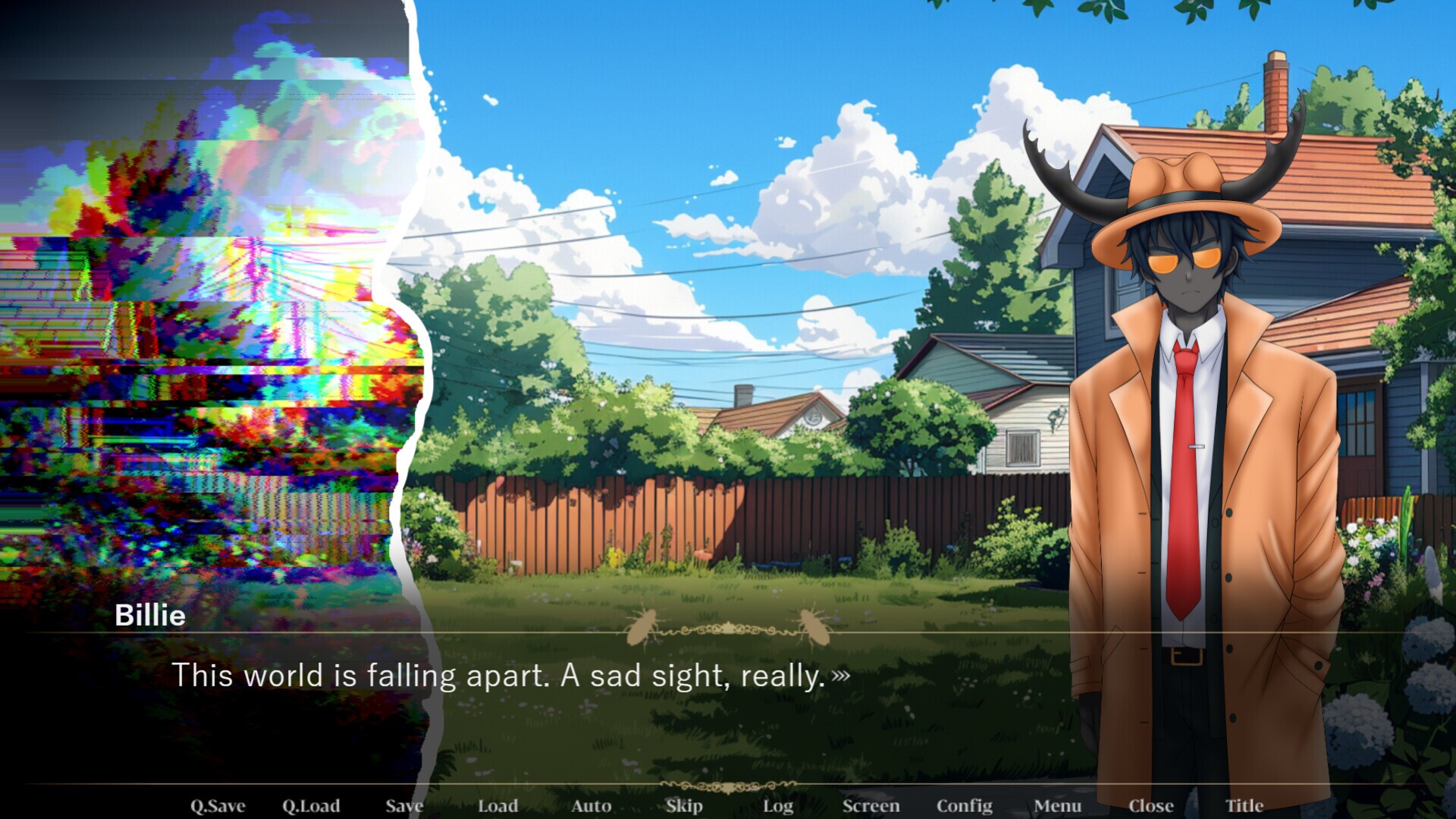
Task: Open the game Menu
Action: tap(1057, 805)
